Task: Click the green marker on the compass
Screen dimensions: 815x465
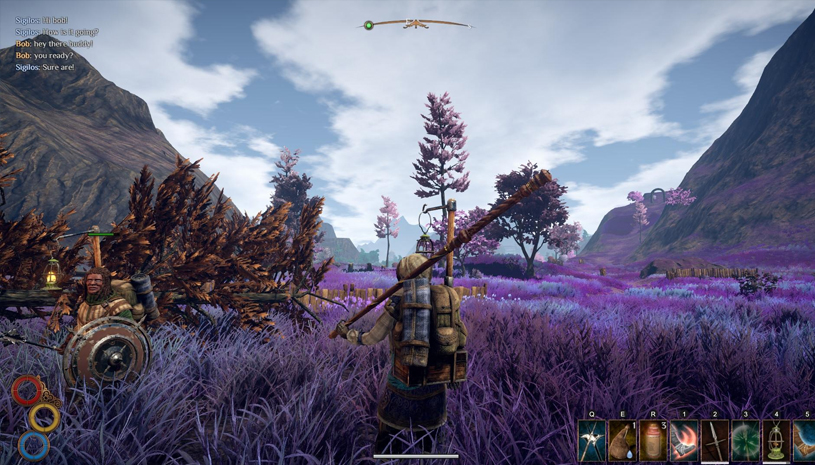Action: [369, 25]
